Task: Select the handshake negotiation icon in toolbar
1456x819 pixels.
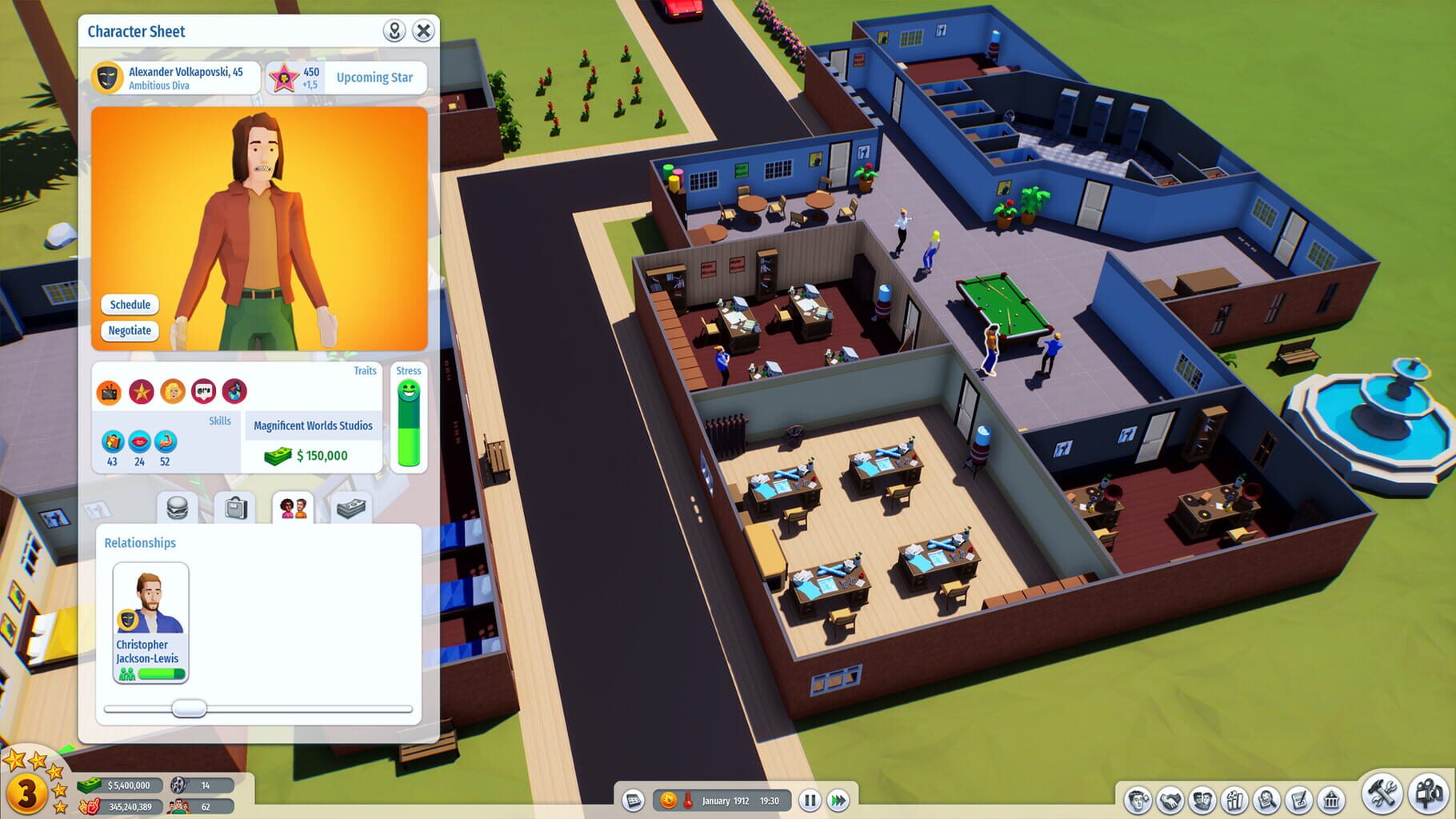Action: point(1170,798)
